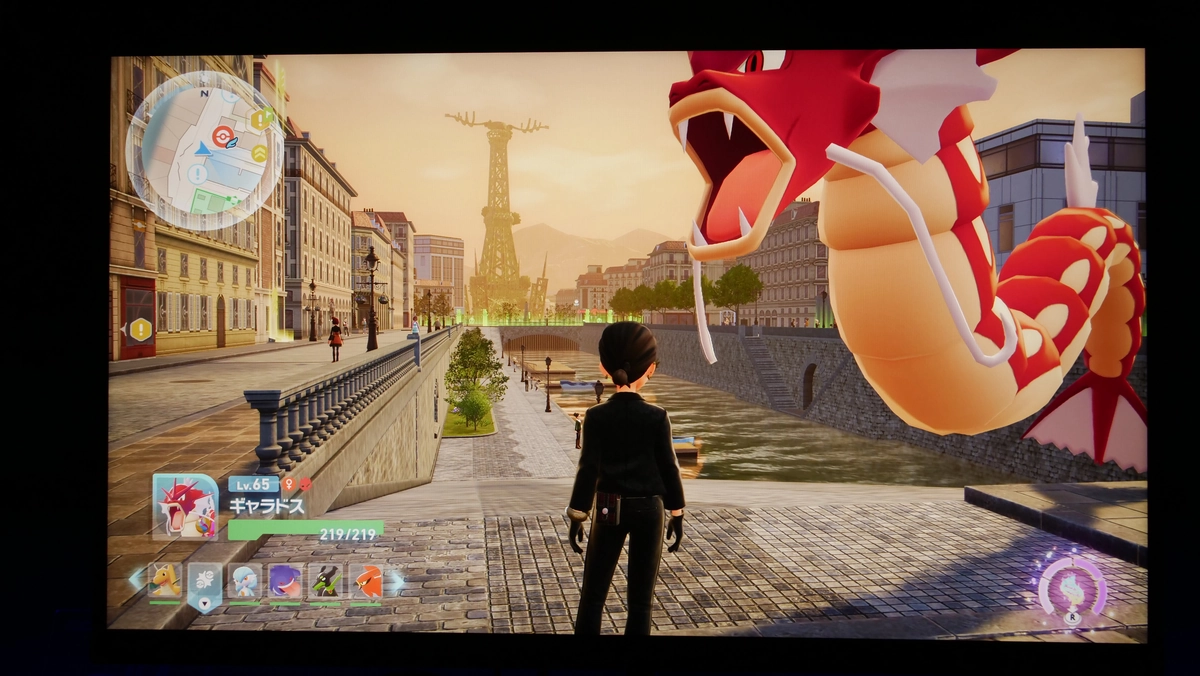
Task: Click the highlighted Poké Ball party slot
Action: (204, 580)
